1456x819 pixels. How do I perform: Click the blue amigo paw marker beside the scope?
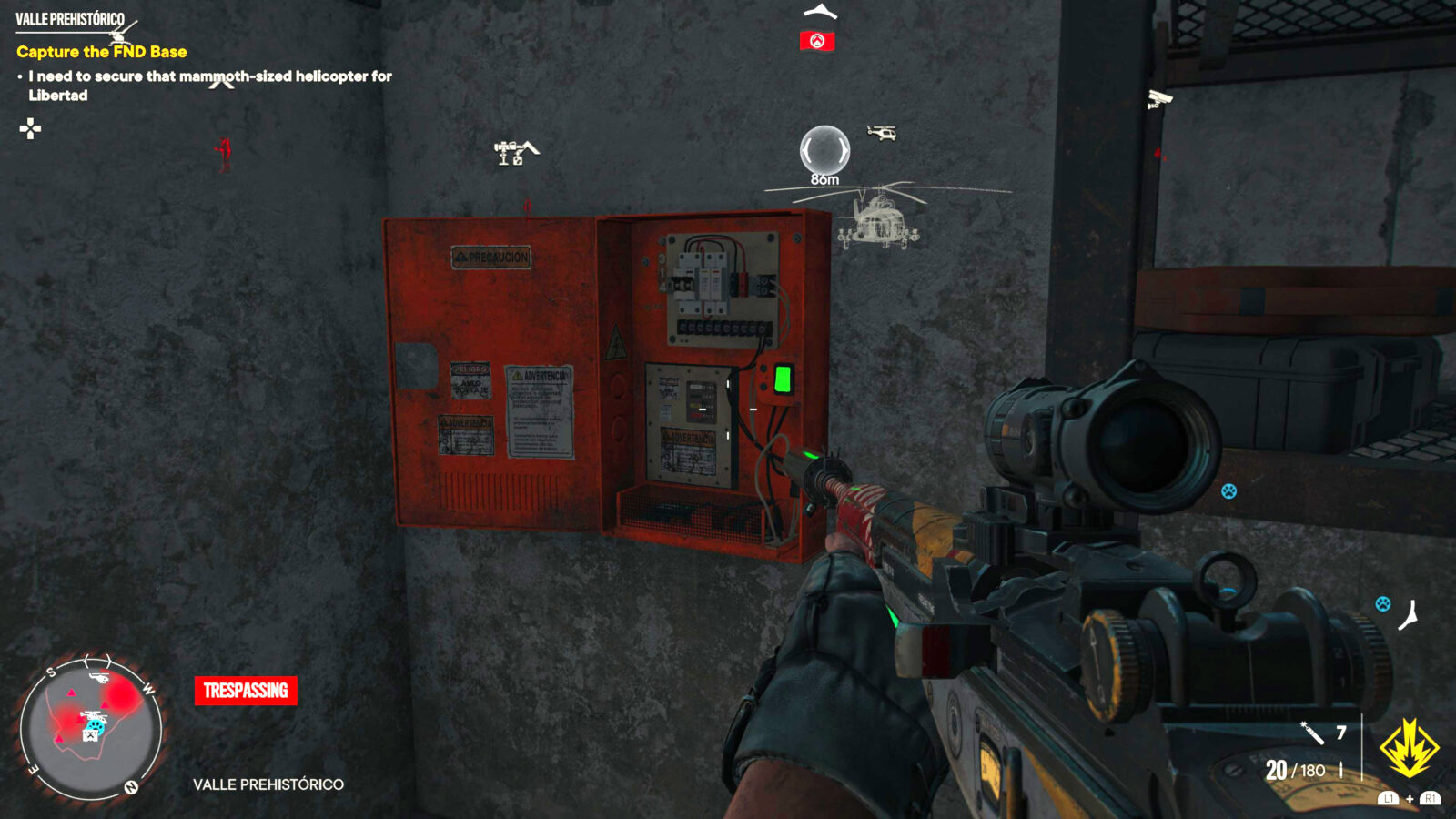[x=1229, y=491]
